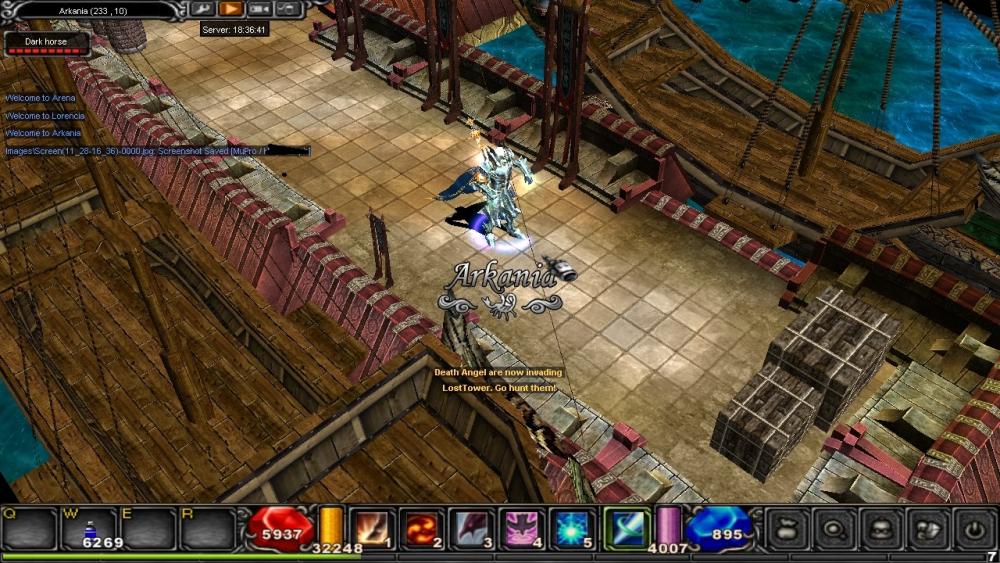Select the dark wing skill in slot 3
The image size is (1000, 563).
coord(472,527)
